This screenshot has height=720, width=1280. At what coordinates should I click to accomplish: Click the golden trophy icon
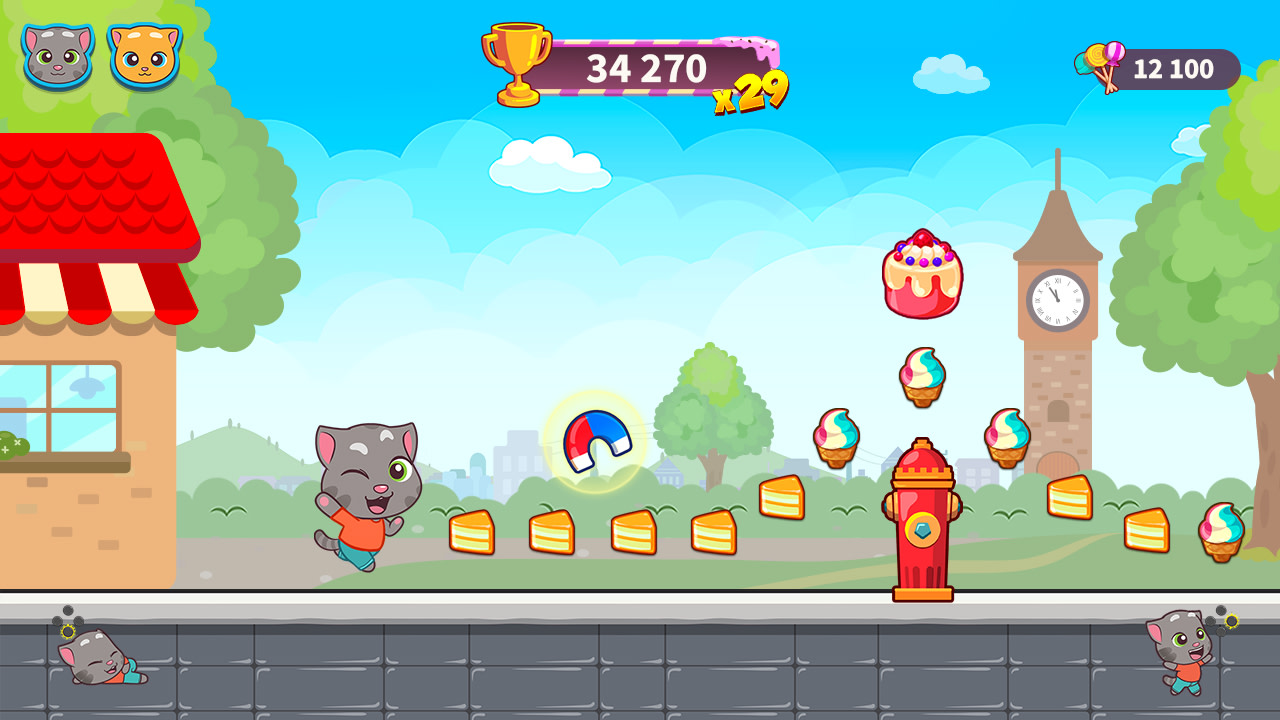click(518, 63)
